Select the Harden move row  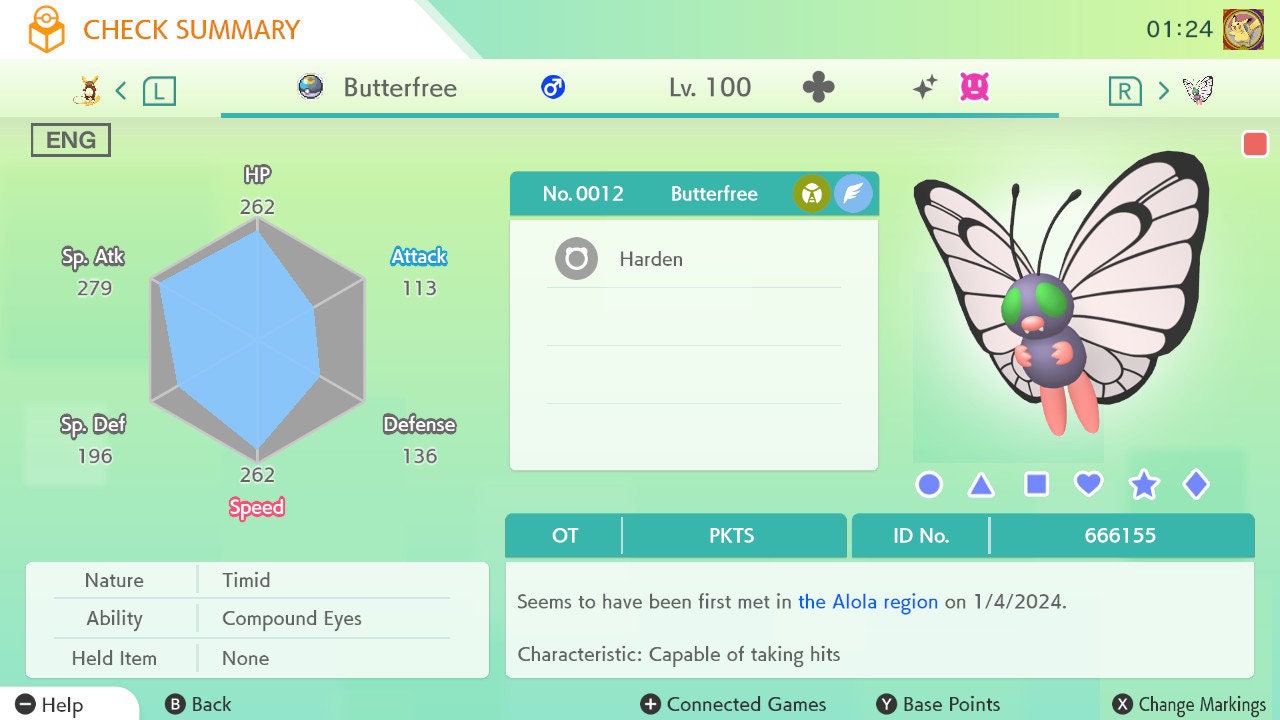coord(693,259)
